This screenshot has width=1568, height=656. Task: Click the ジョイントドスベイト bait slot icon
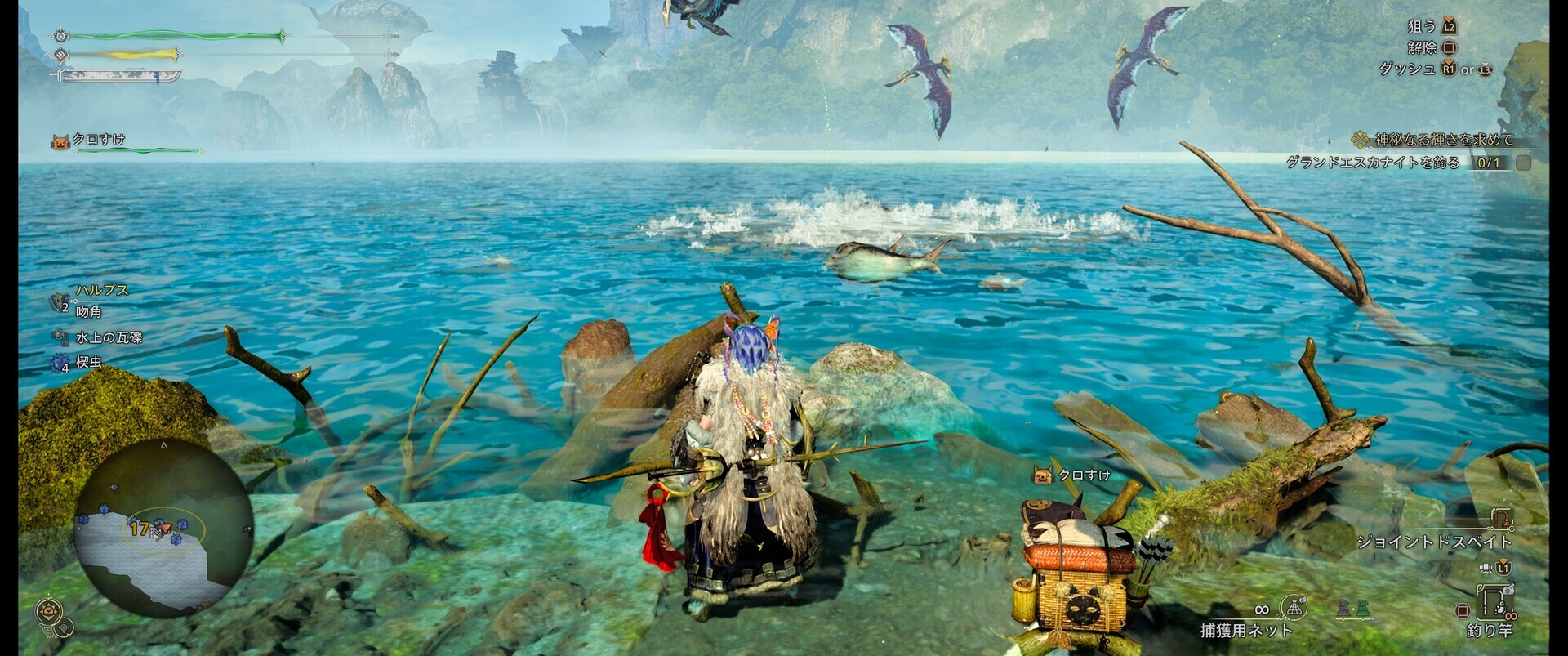[x=1502, y=519]
